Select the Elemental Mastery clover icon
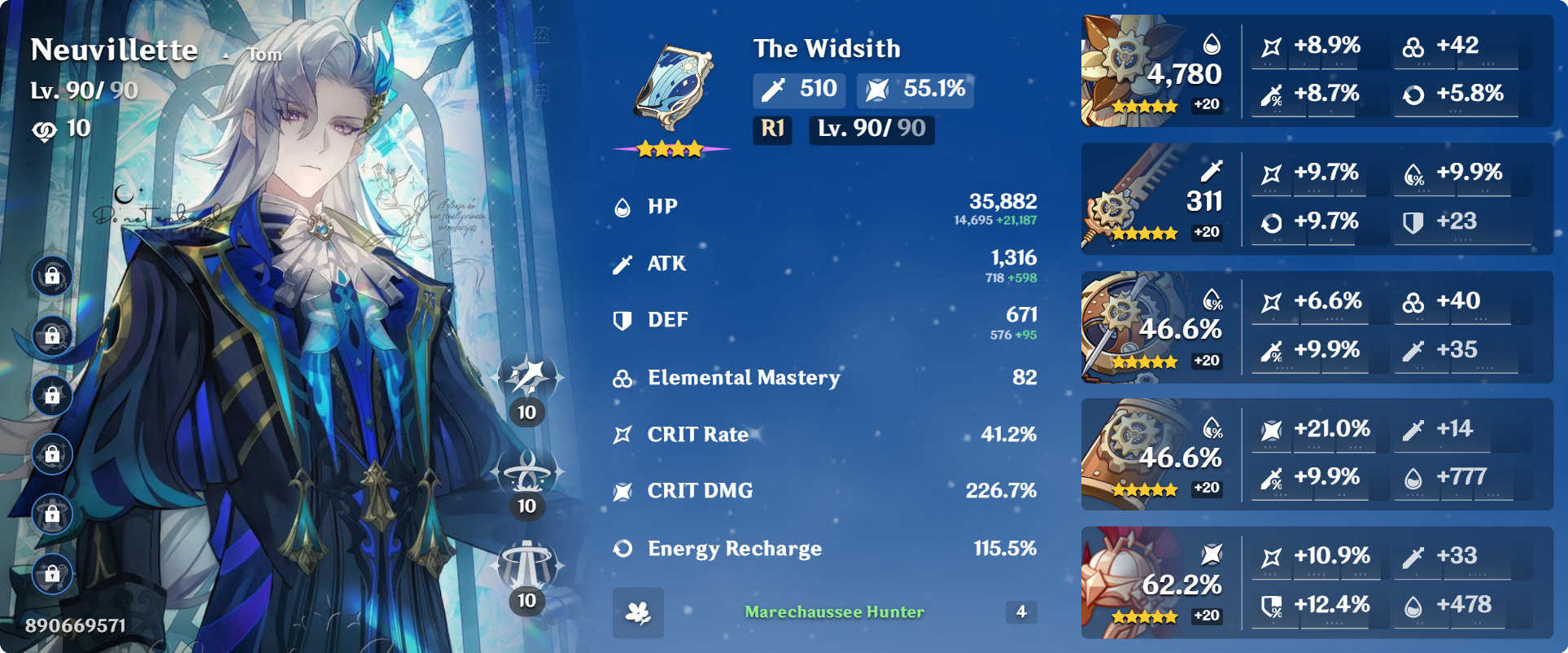 [x=623, y=377]
